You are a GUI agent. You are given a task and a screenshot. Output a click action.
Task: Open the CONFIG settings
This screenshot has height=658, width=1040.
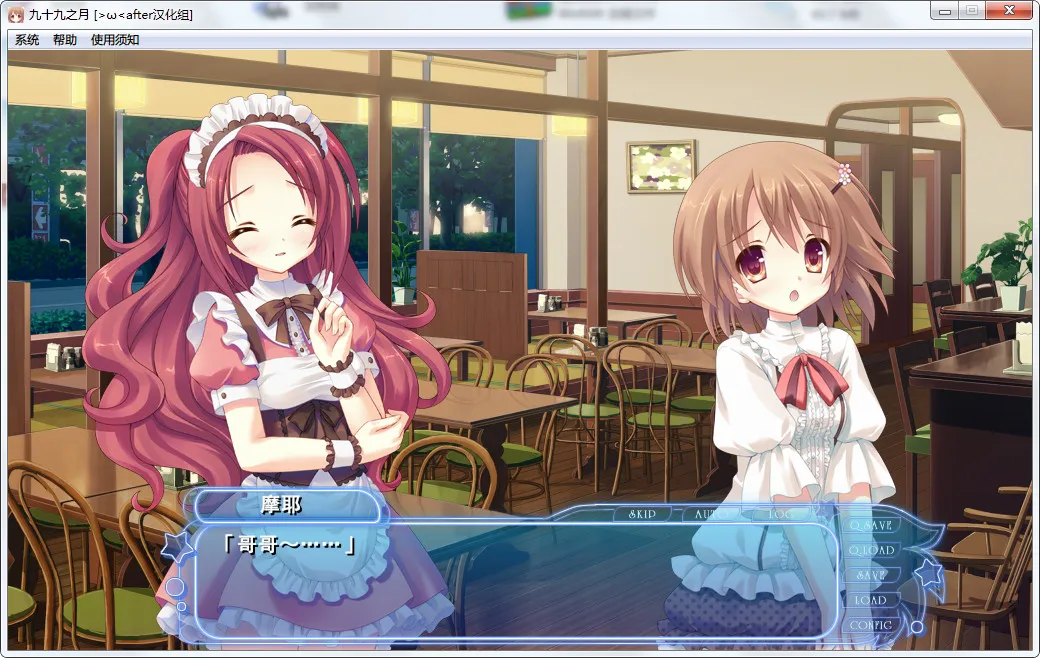point(870,625)
